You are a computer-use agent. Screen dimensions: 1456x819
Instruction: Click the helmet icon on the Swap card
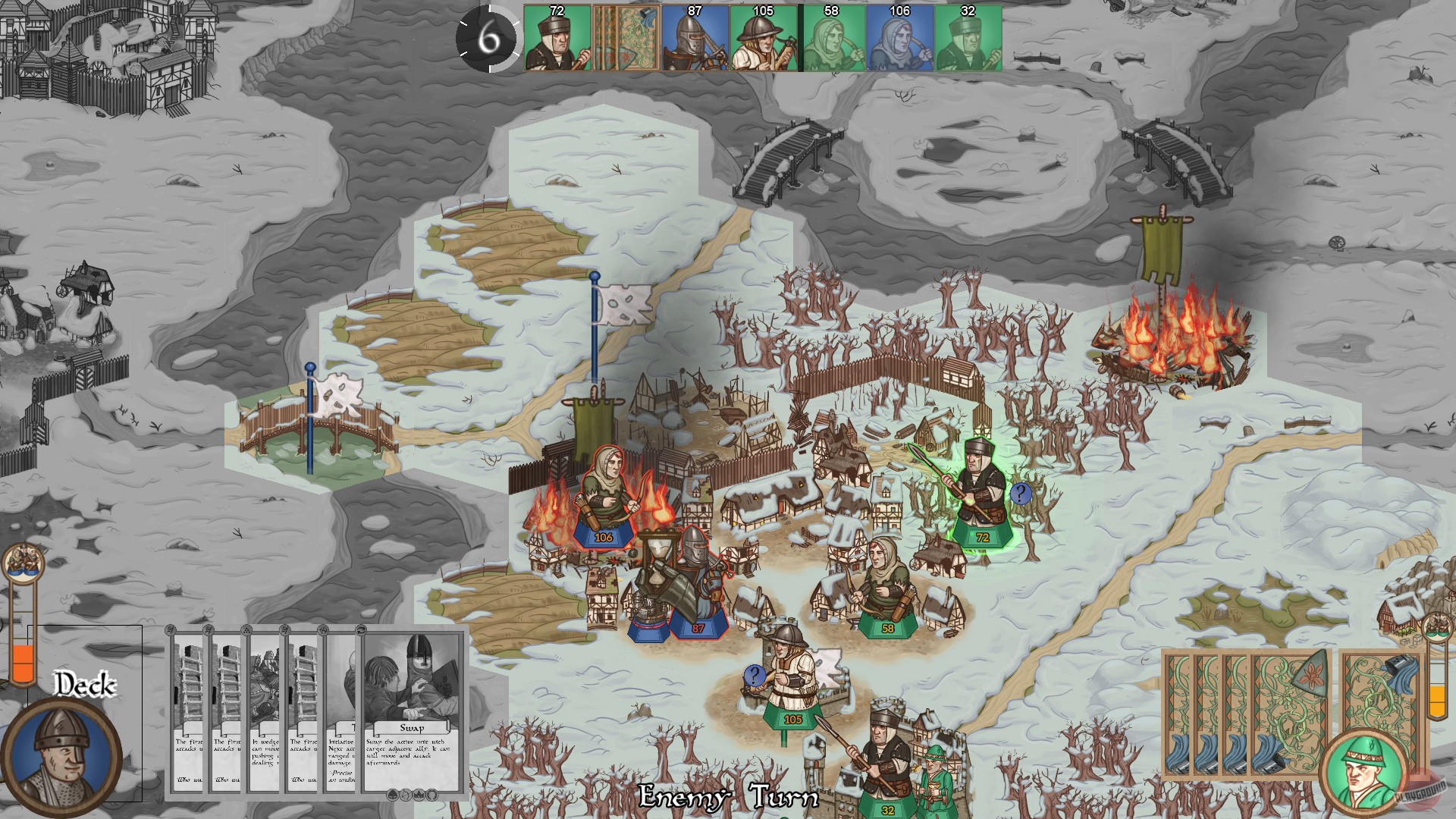point(394,795)
